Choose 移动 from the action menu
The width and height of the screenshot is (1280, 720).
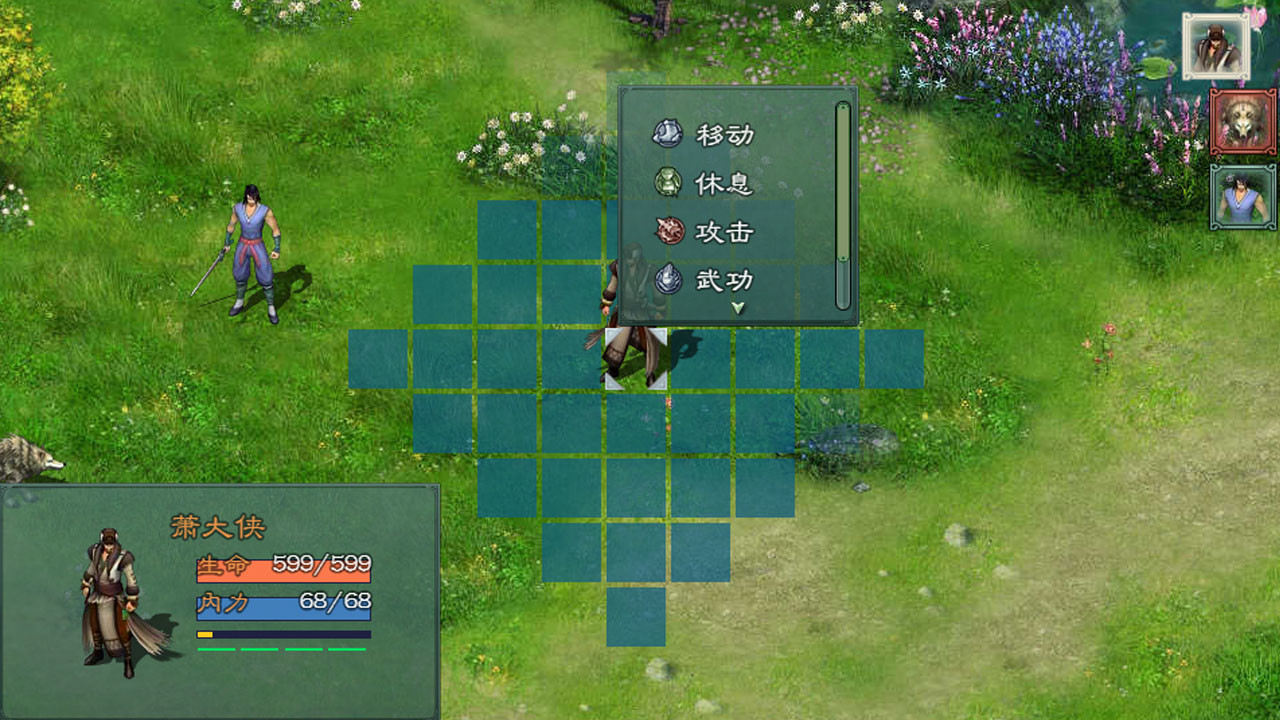tap(724, 134)
